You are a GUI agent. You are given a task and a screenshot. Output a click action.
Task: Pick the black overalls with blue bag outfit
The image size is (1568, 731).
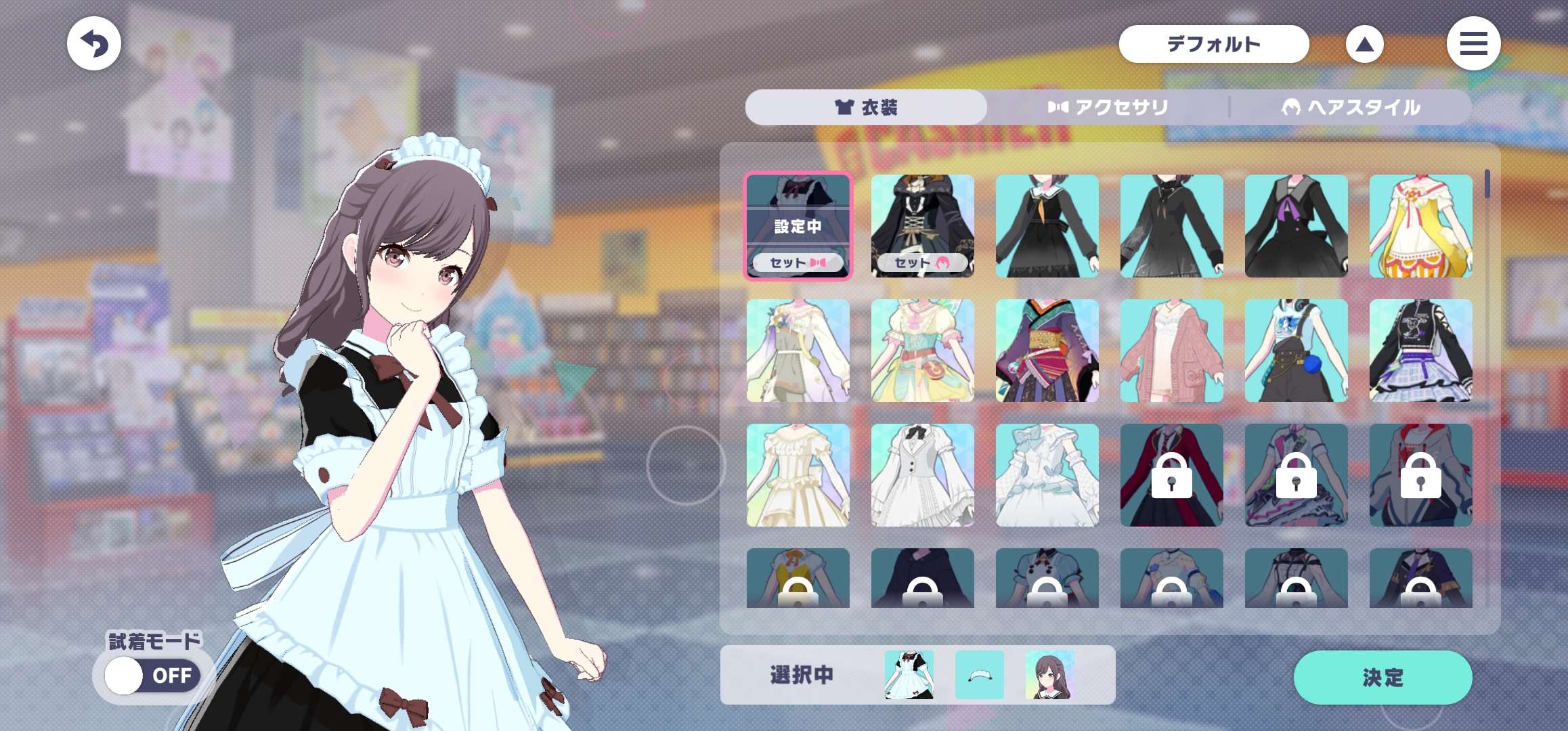coord(1297,351)
